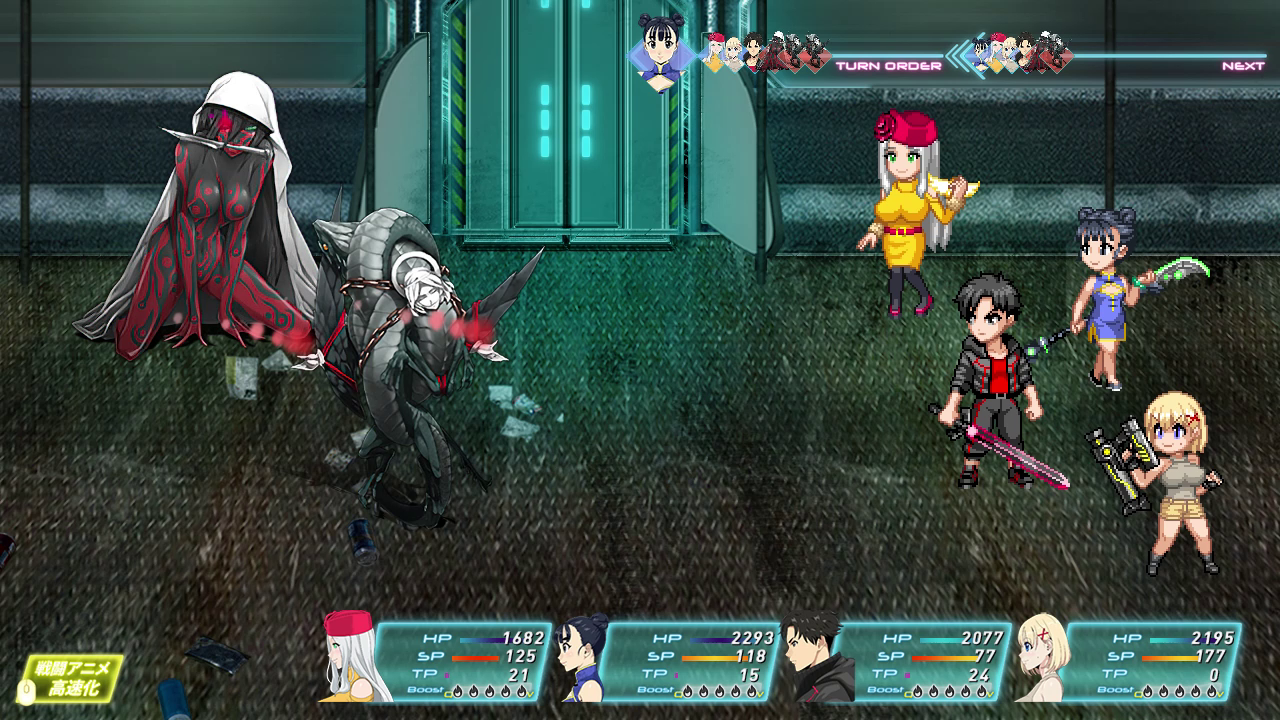
Task: Select the black-haired man's status panel
Action: click(x=900, y=660)
